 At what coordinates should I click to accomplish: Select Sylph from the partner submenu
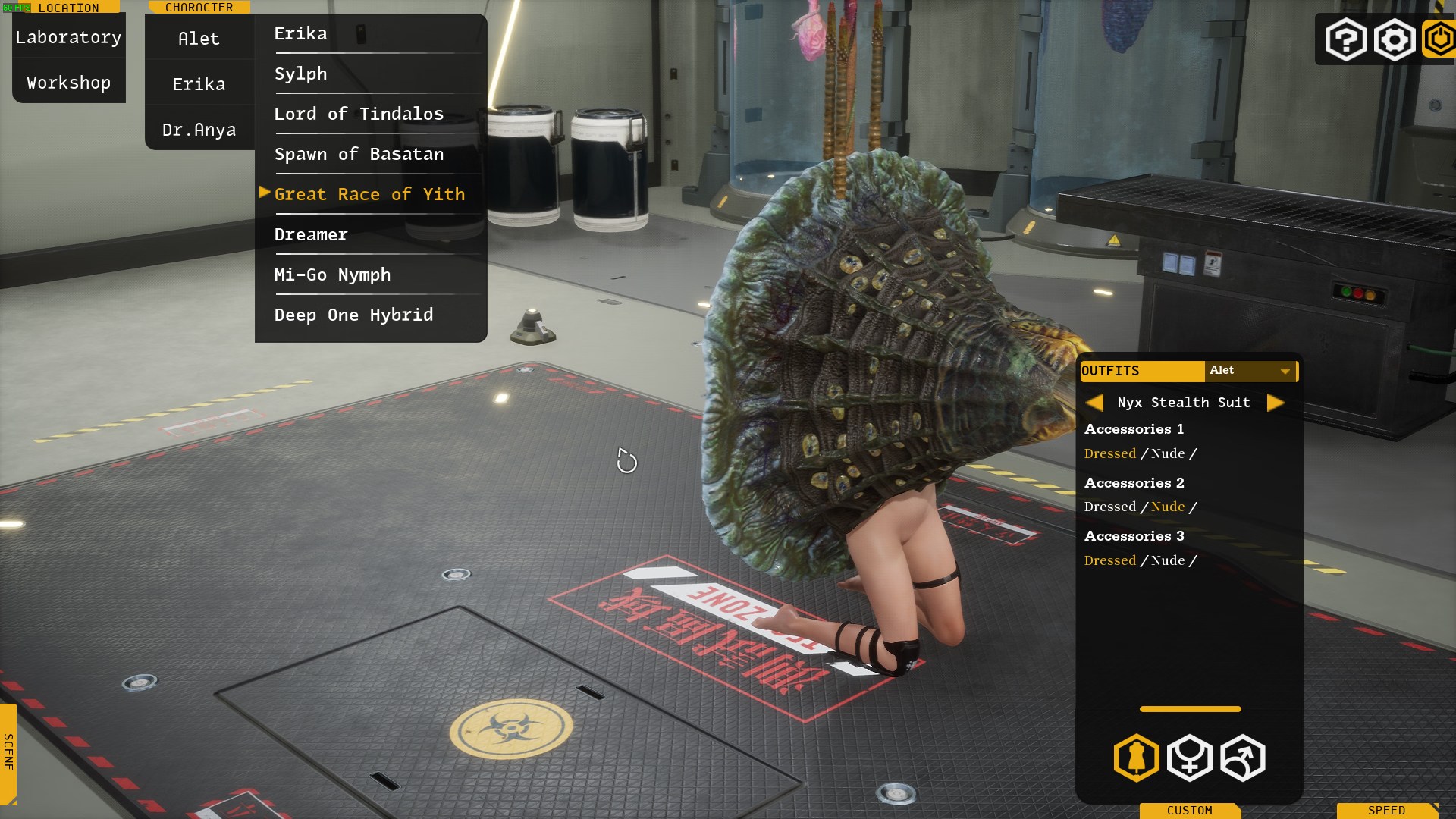(300, 74)
